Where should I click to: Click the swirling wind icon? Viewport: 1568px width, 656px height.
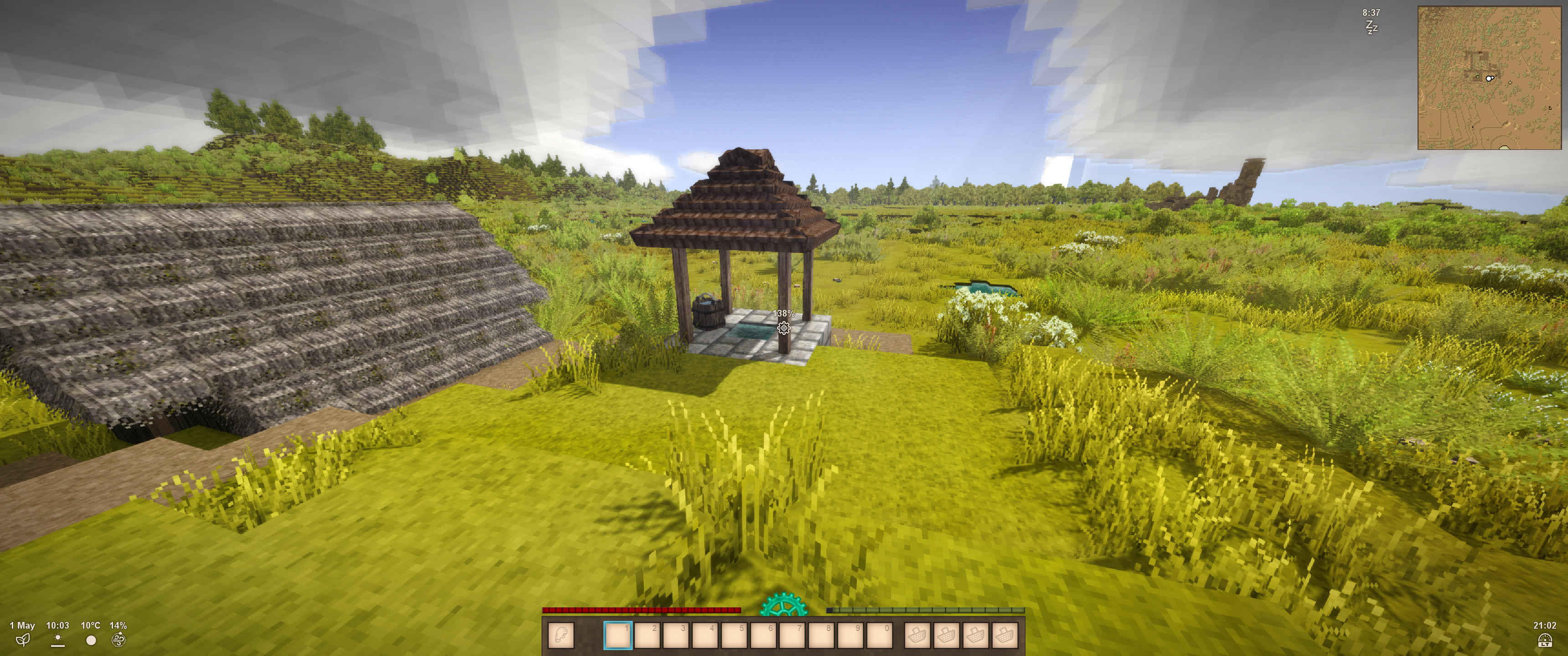119,640
